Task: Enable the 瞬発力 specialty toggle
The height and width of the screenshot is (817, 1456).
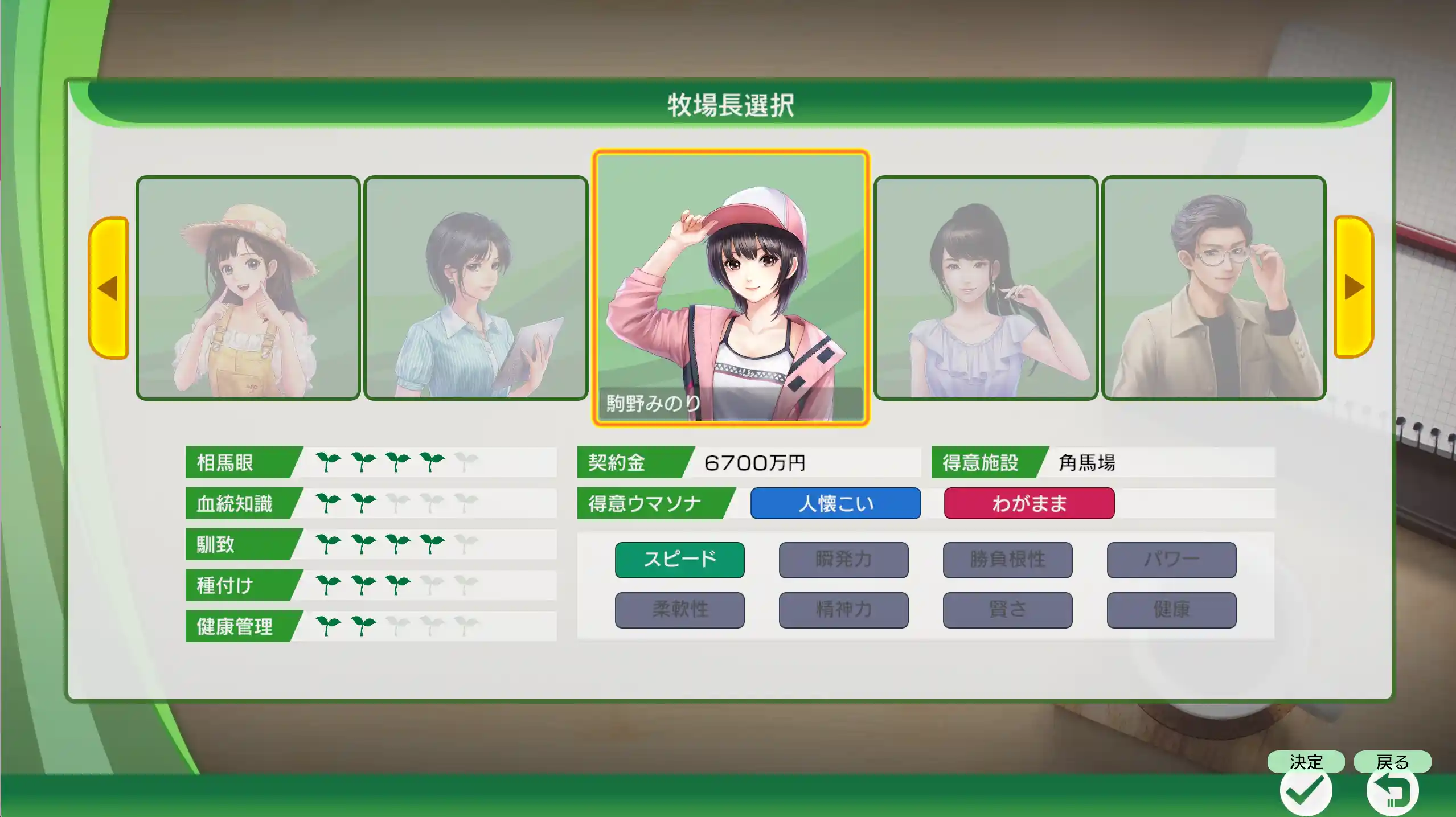Action: (843, 559)
